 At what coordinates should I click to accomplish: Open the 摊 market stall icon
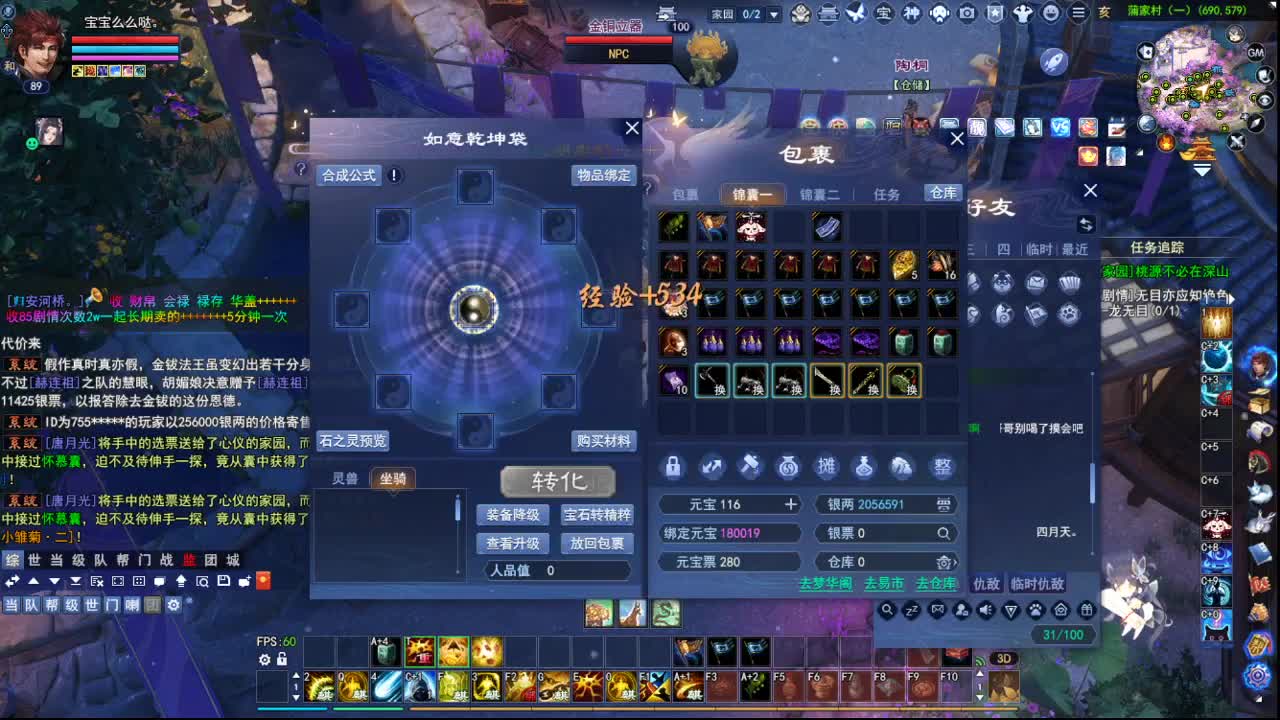coord(828,466)
